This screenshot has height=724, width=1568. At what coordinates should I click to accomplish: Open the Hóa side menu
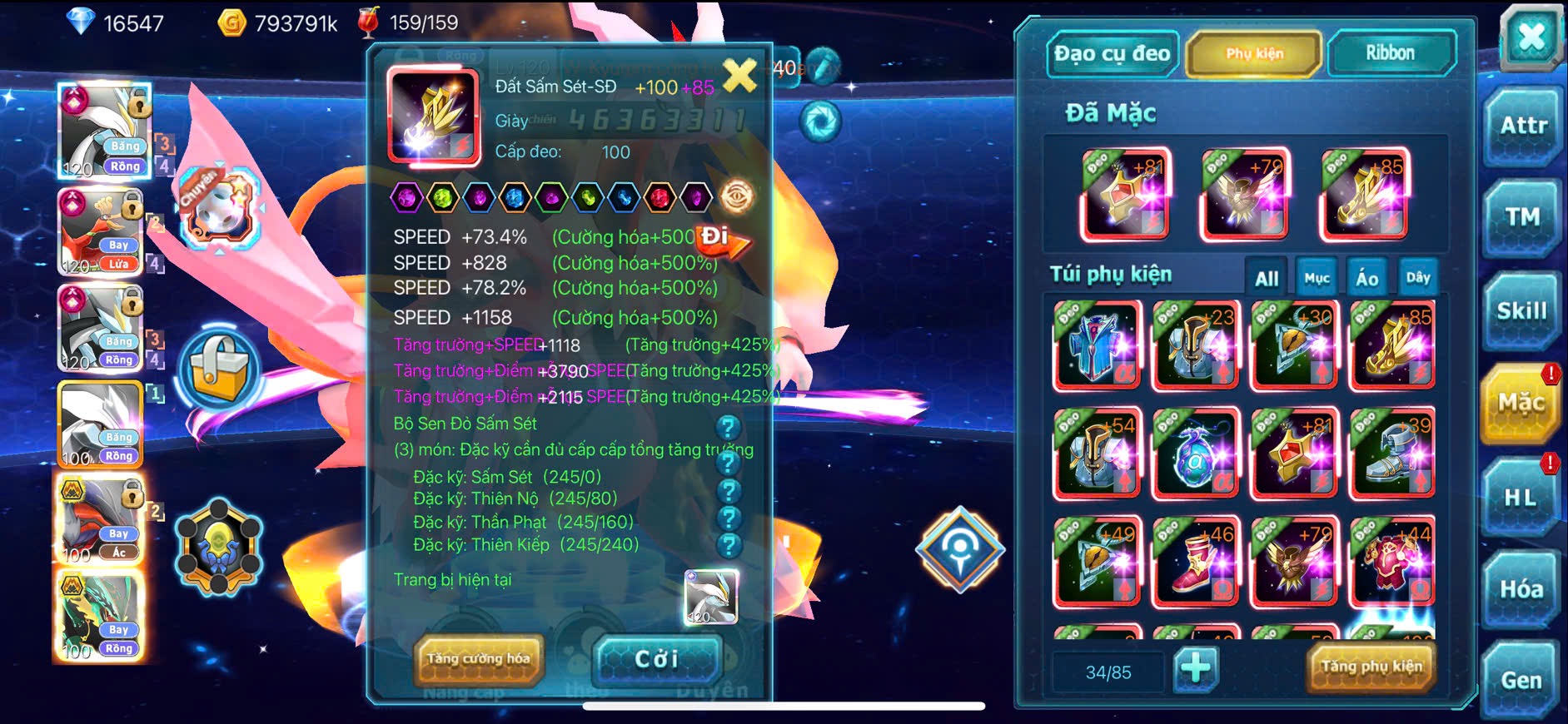[x=1521, y=589]
